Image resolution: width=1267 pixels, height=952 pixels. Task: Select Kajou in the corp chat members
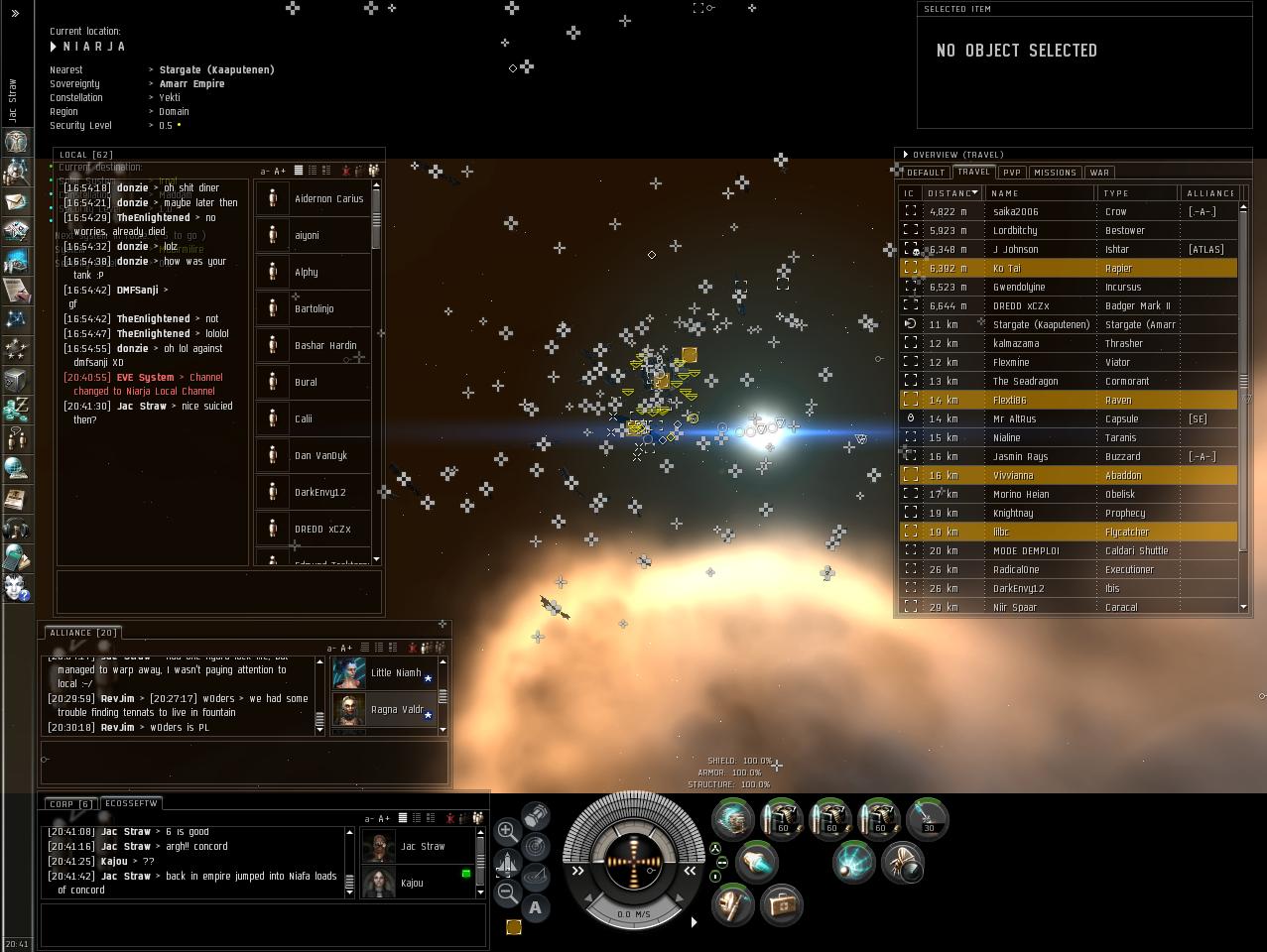(x=411, y=884)
